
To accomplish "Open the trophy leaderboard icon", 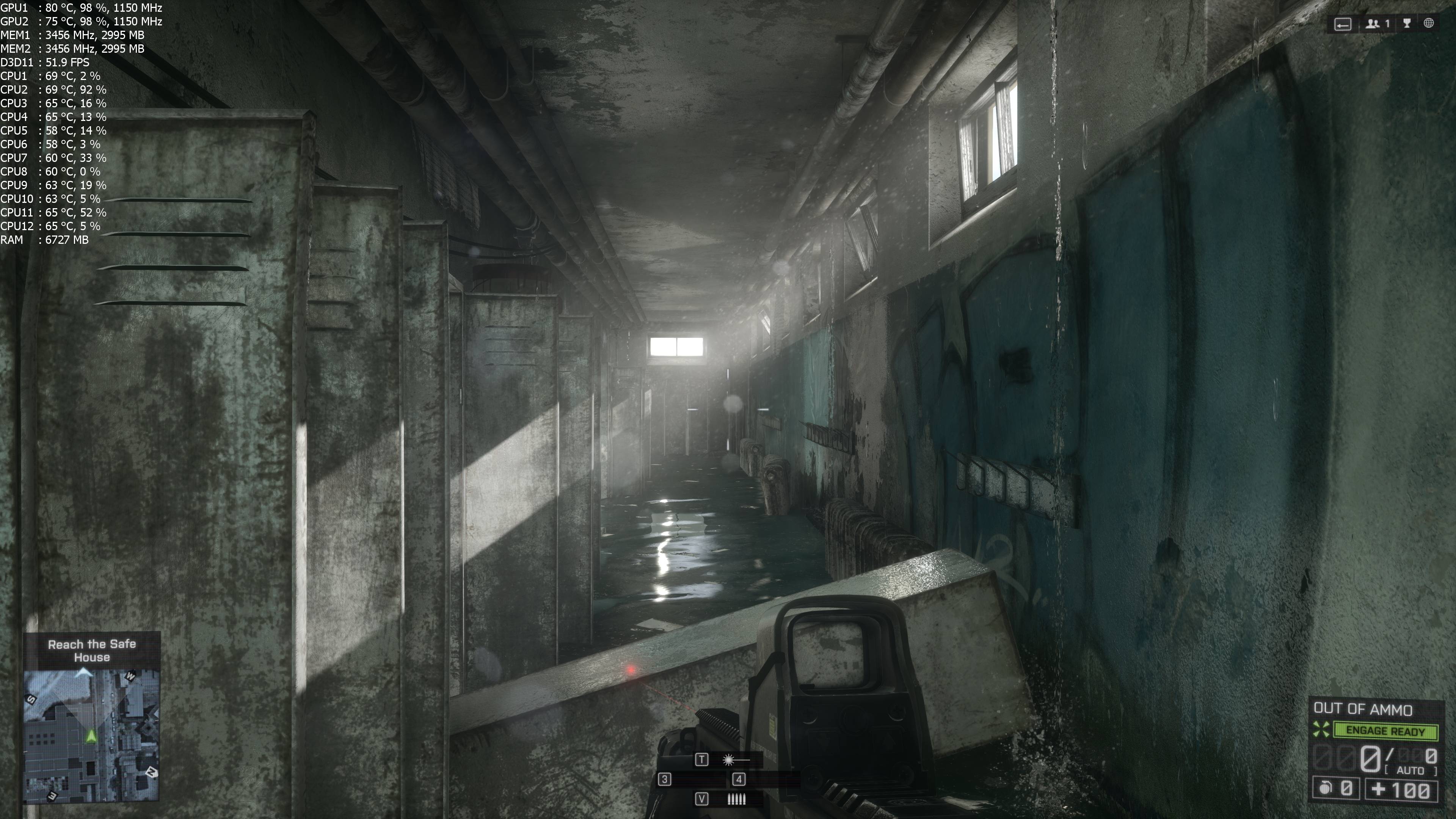I will coord(1407,24).
